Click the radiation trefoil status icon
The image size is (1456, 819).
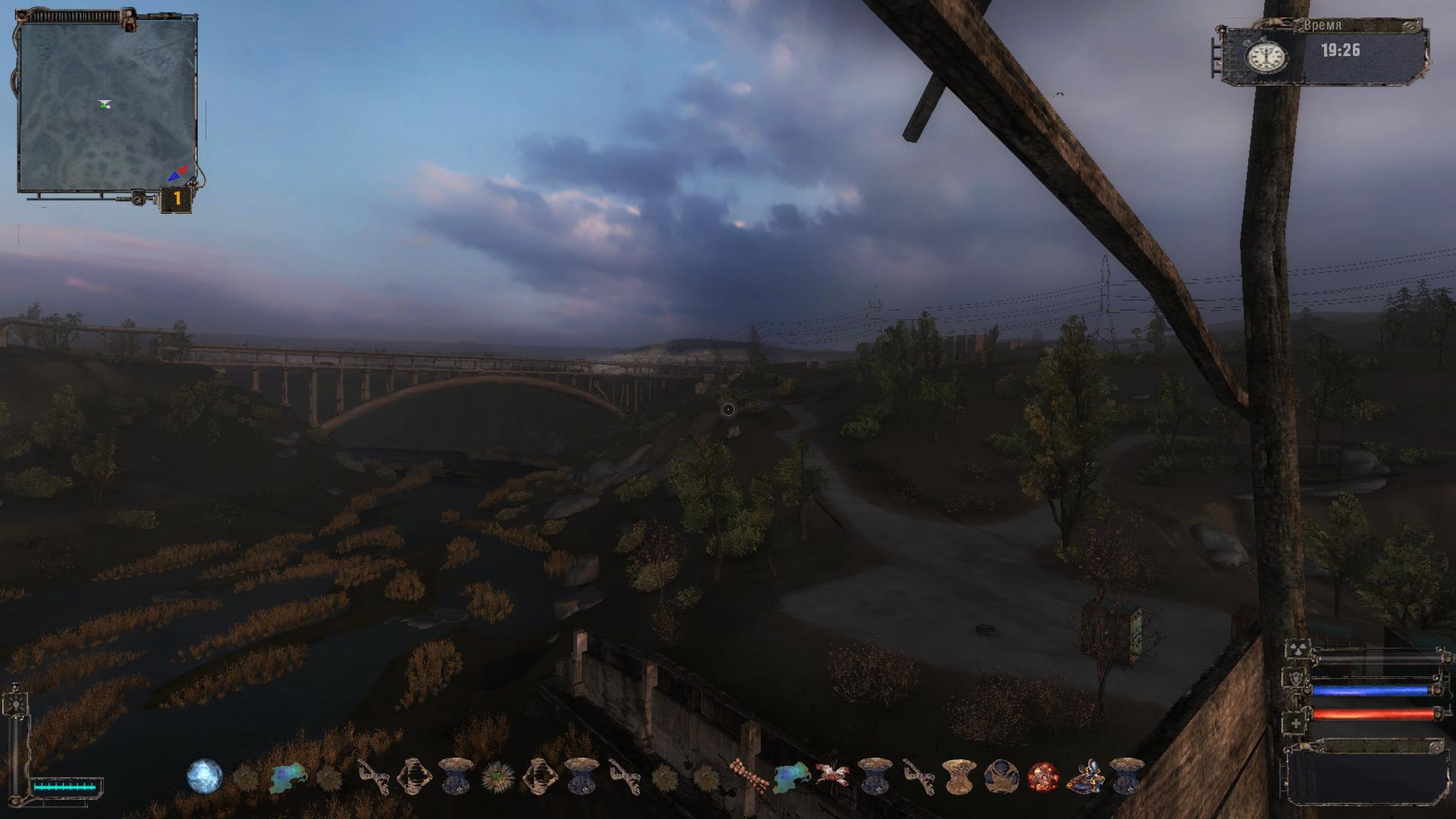coord(1296,651)
